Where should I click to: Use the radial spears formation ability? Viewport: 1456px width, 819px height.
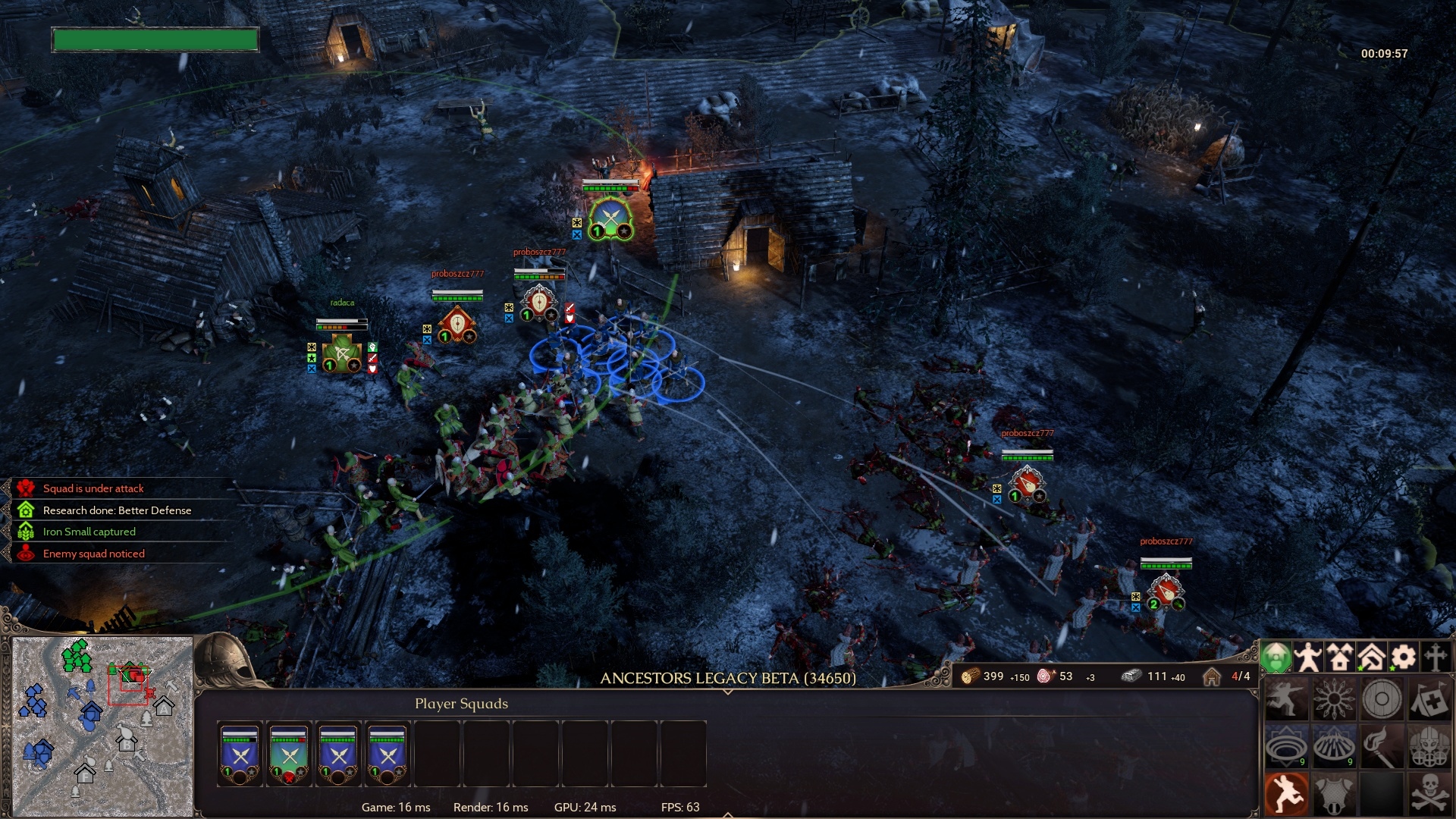tap(1334, 699)
